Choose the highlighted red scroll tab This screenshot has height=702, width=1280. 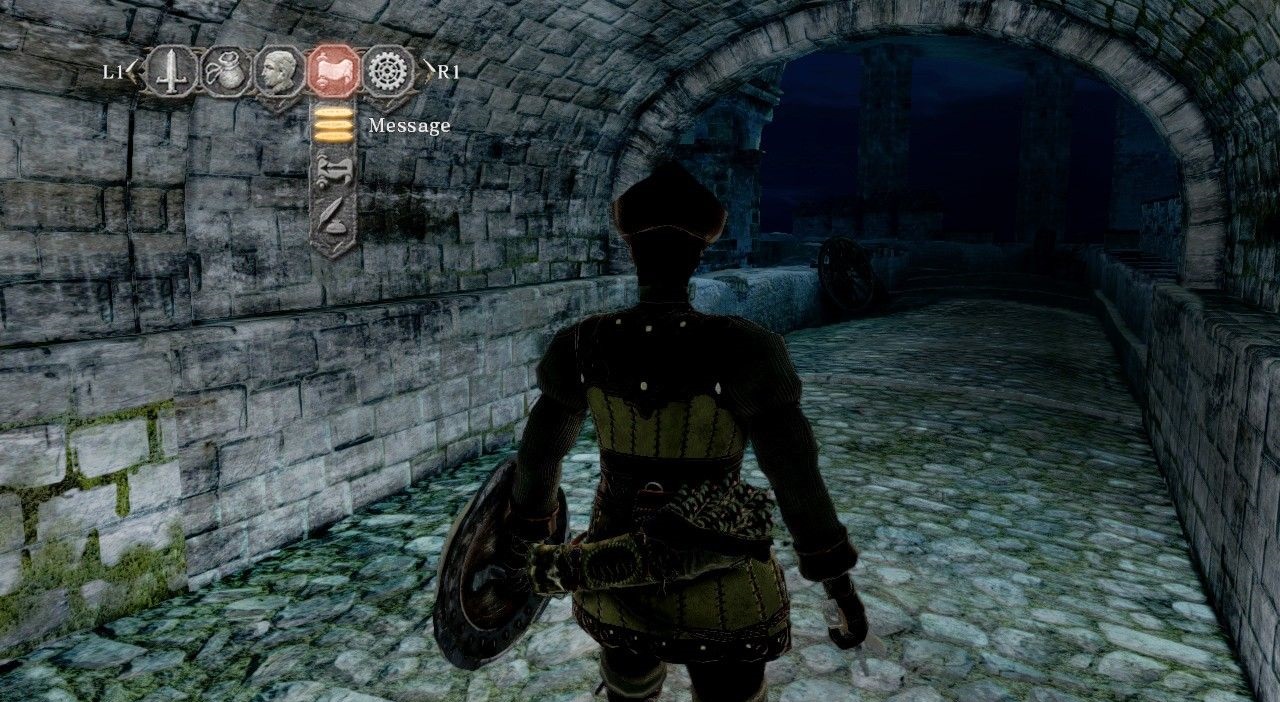pos(333,71)
